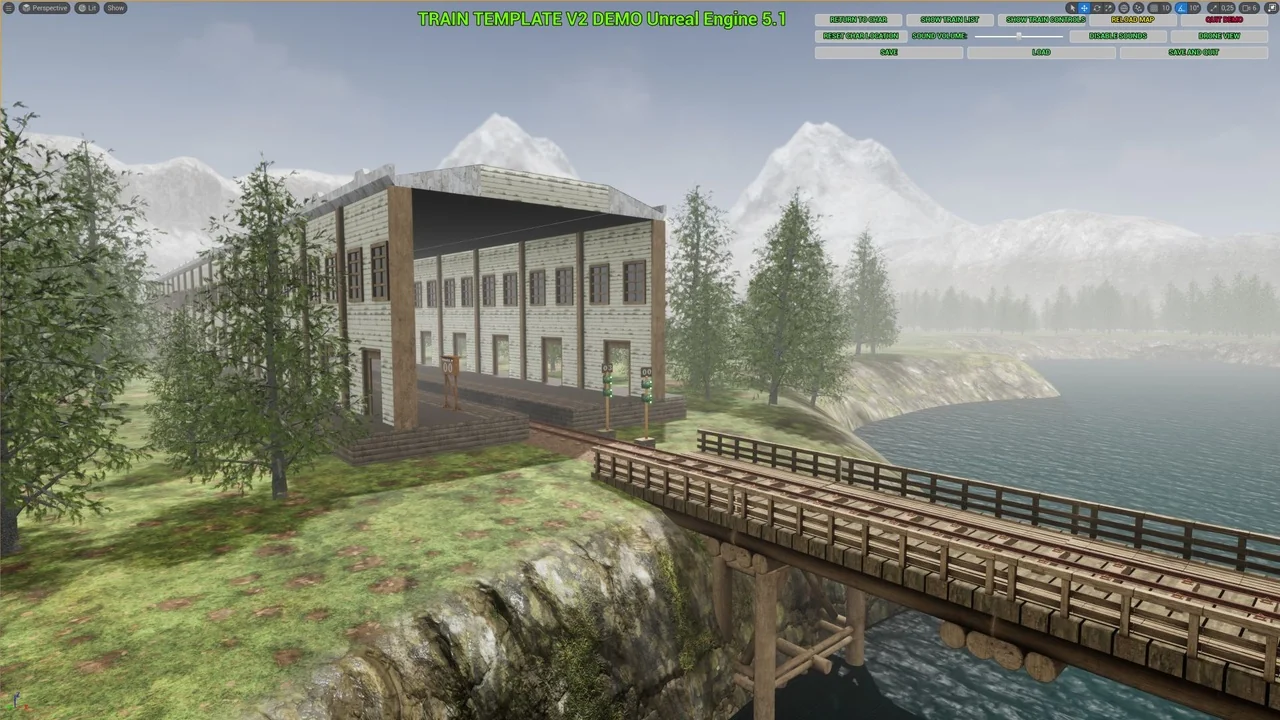Show the train list

[949, 20]
